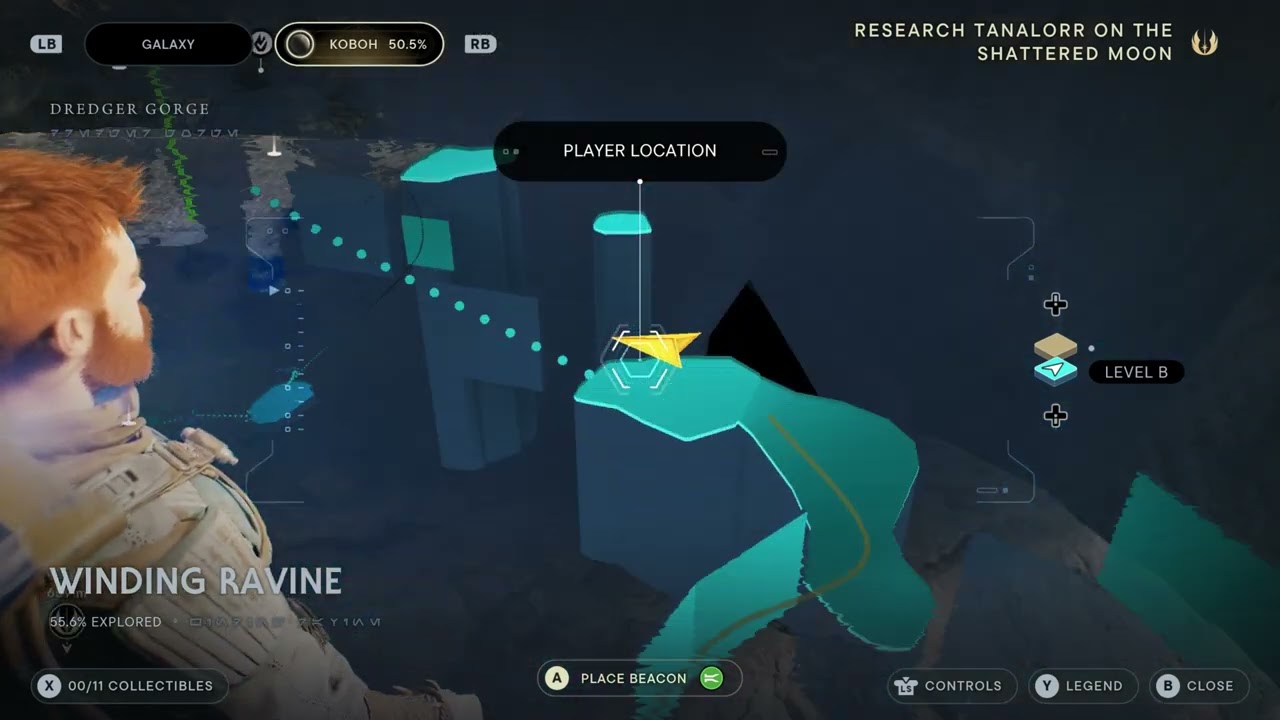Open the 00/11 Collectibles list
The image size is (1280, 720).
tap(128, 686)
